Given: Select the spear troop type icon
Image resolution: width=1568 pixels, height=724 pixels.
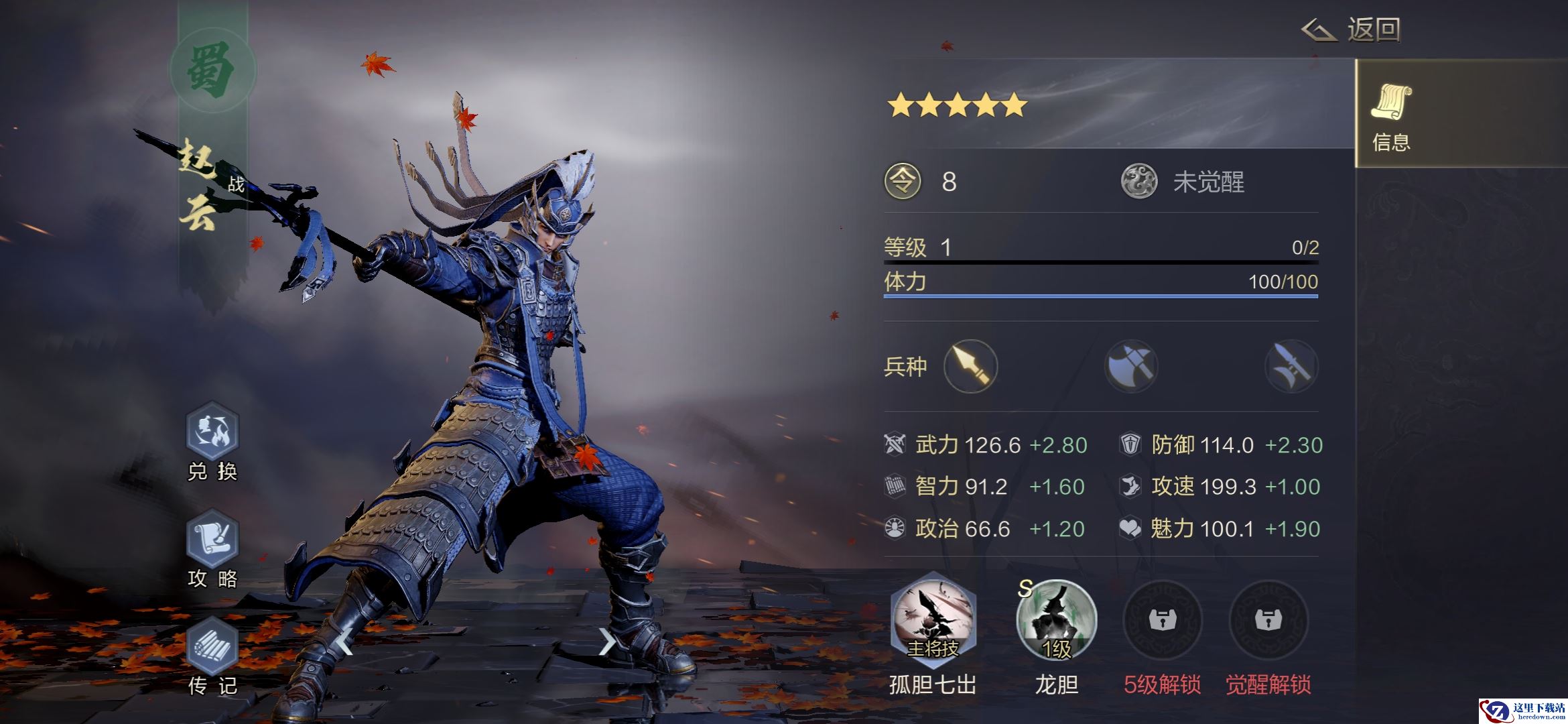Looking at the screenshot, I should click(x=970, y=366).
